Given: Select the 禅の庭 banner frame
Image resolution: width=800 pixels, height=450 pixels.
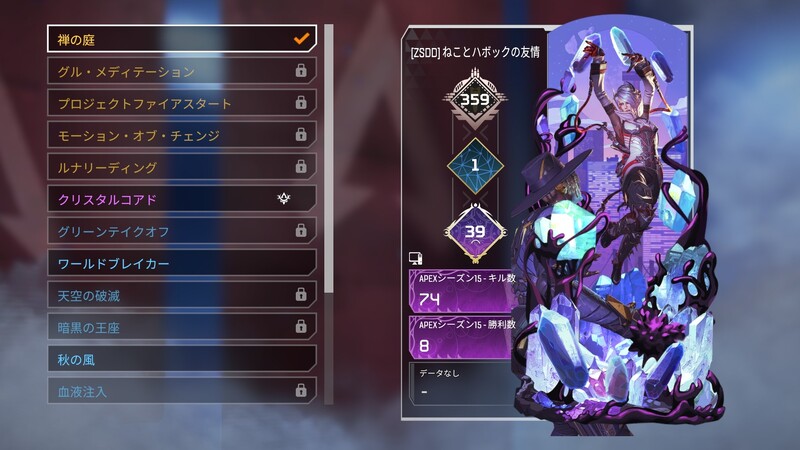Looking at the screenshot, I should (181, 39).
